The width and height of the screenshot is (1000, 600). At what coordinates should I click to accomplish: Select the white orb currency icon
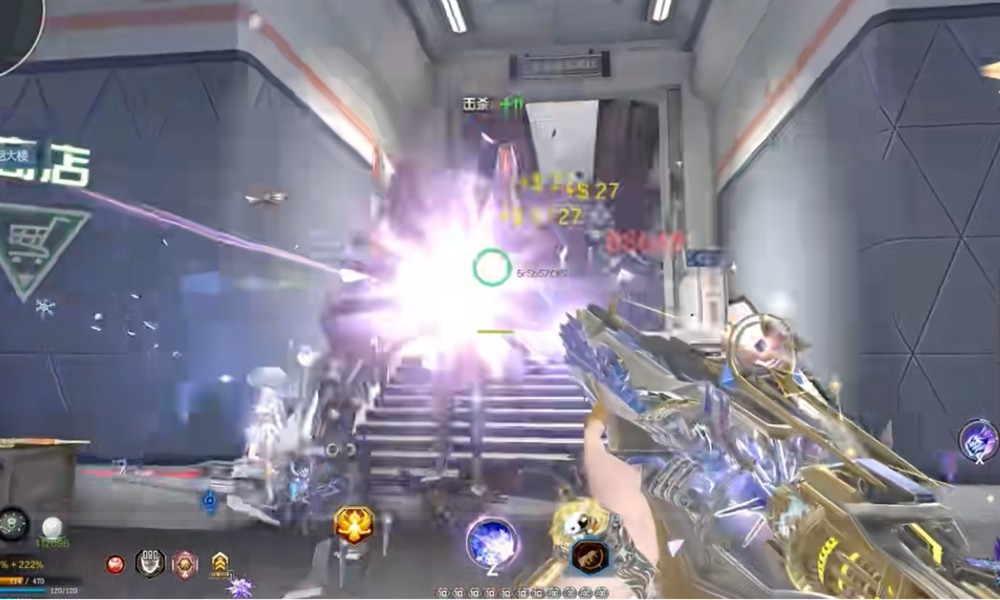tap(51, 526)
